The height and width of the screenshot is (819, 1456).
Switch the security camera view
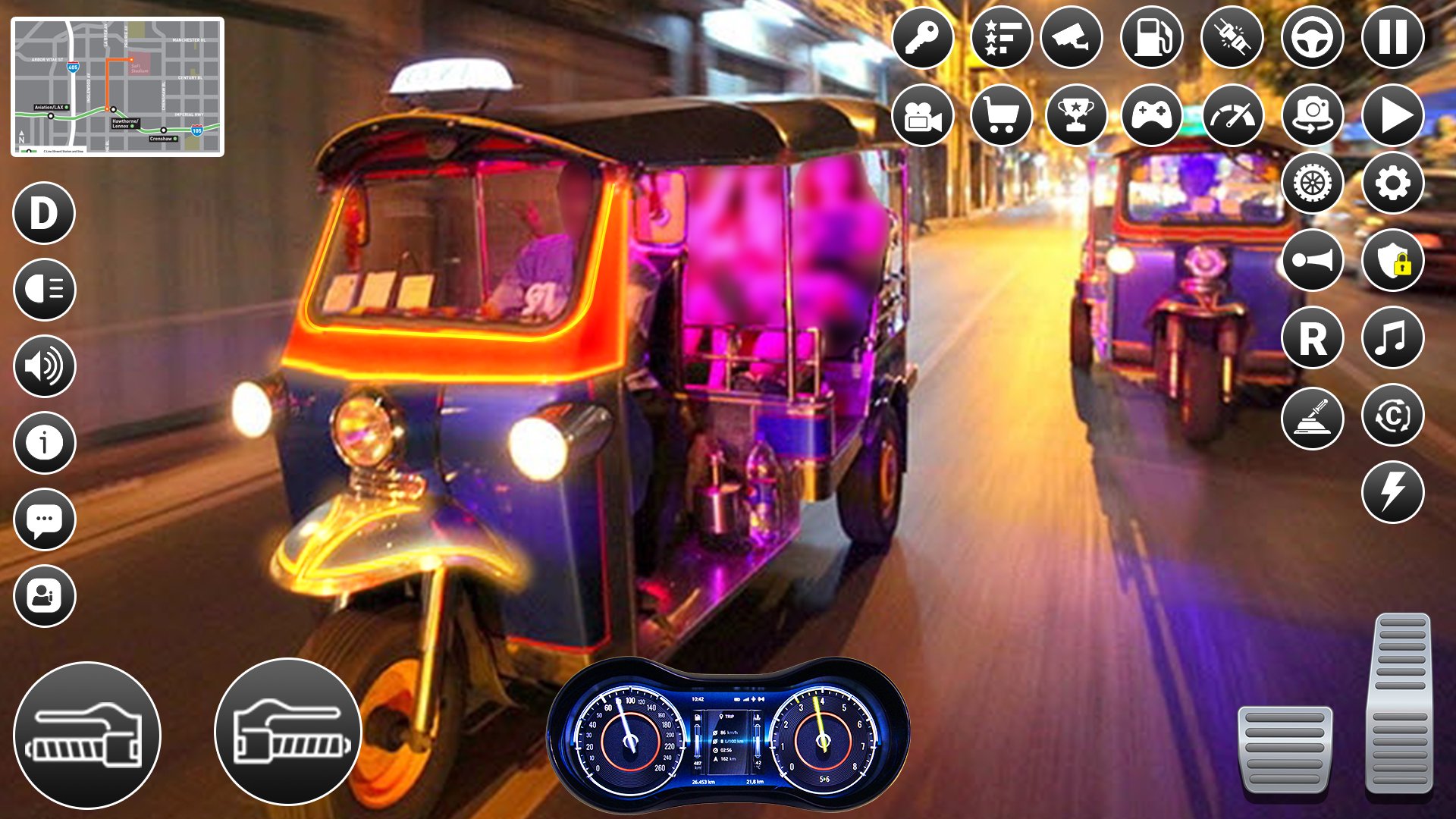coord(1072,37)
